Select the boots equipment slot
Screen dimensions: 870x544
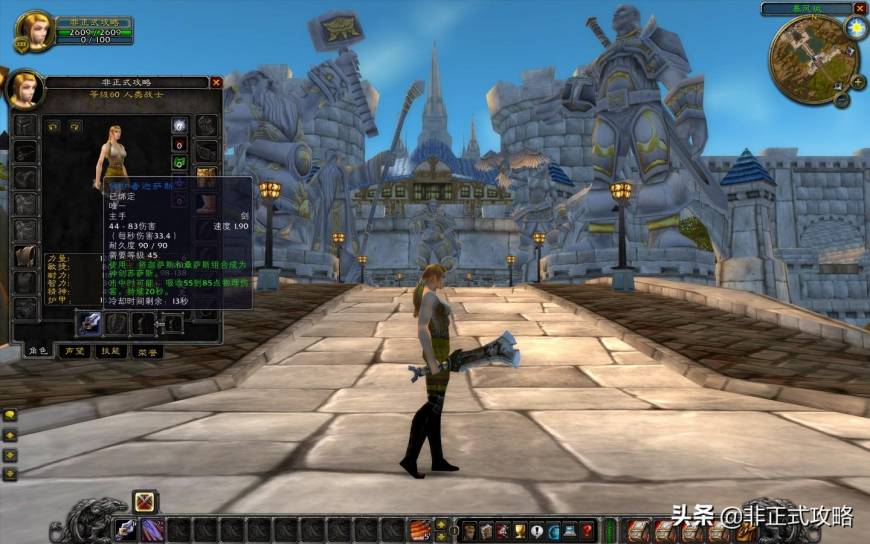[x=207, y=202]
